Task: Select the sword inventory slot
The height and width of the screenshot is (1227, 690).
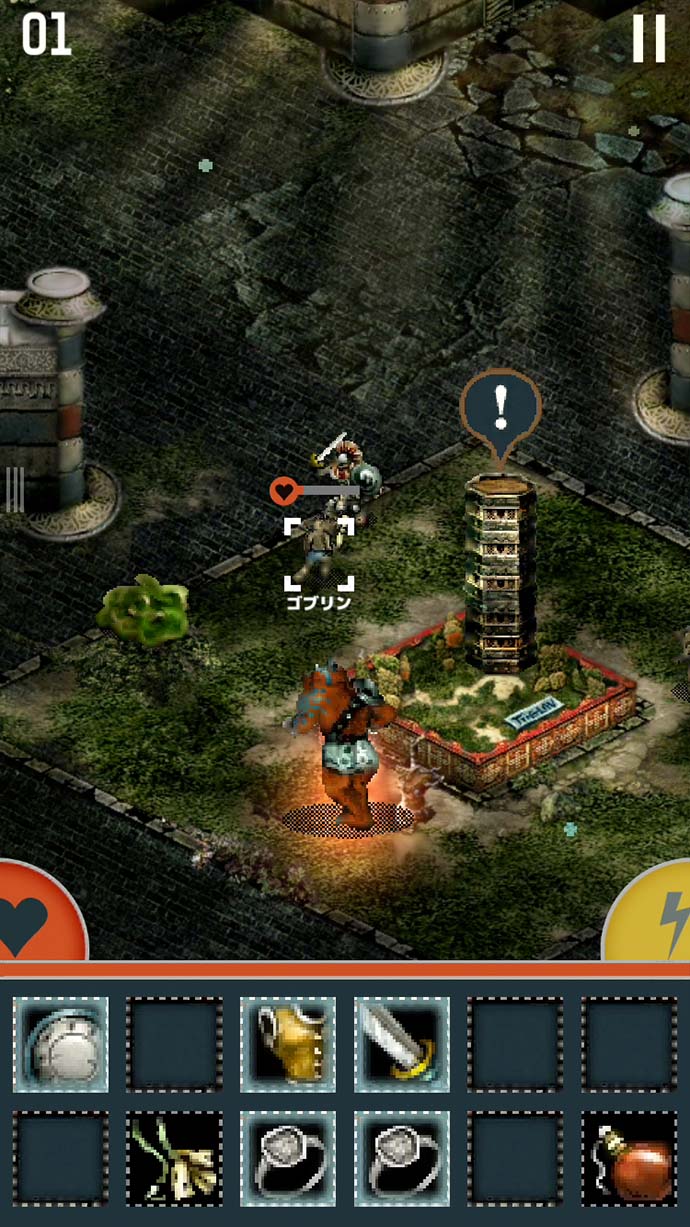Action: tap(402, 1045)
